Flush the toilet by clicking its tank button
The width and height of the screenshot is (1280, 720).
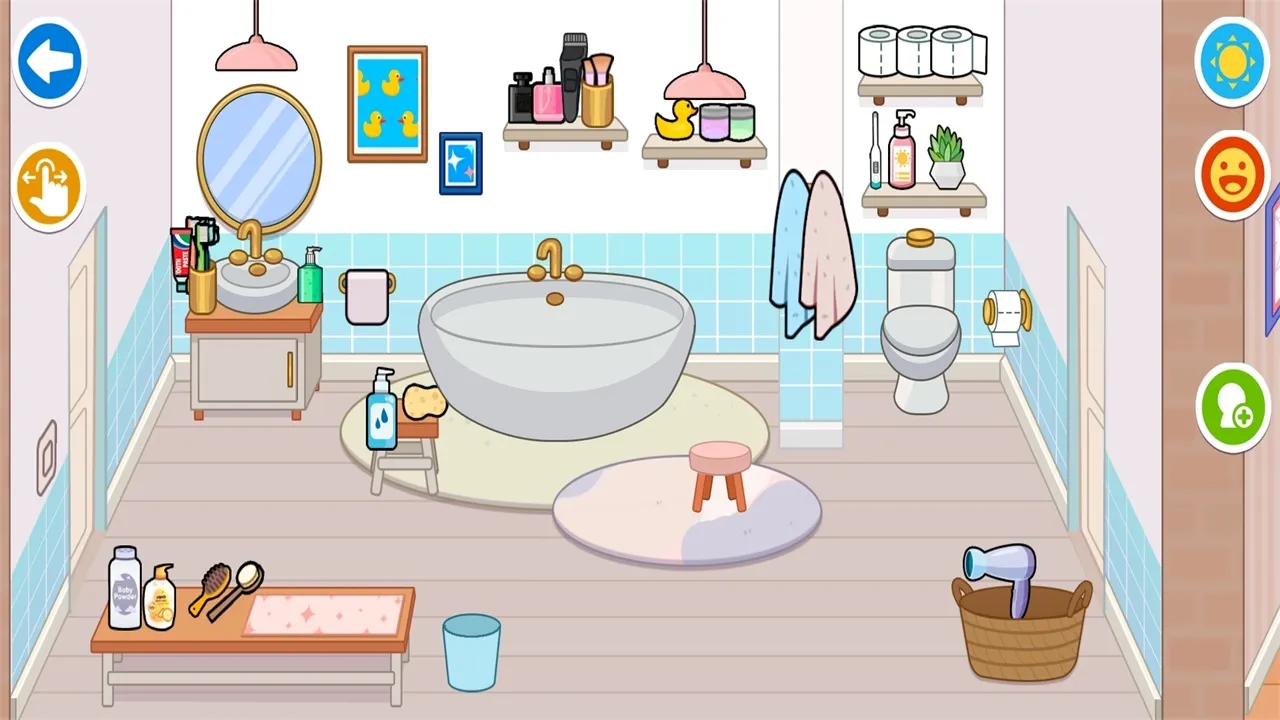(x=920, y=240)
